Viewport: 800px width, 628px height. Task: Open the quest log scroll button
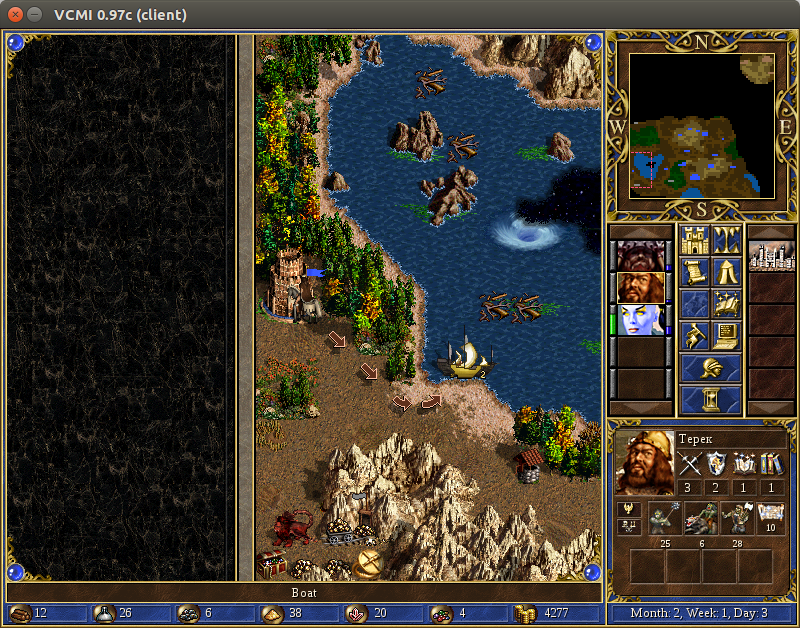(x=694, y=272)
